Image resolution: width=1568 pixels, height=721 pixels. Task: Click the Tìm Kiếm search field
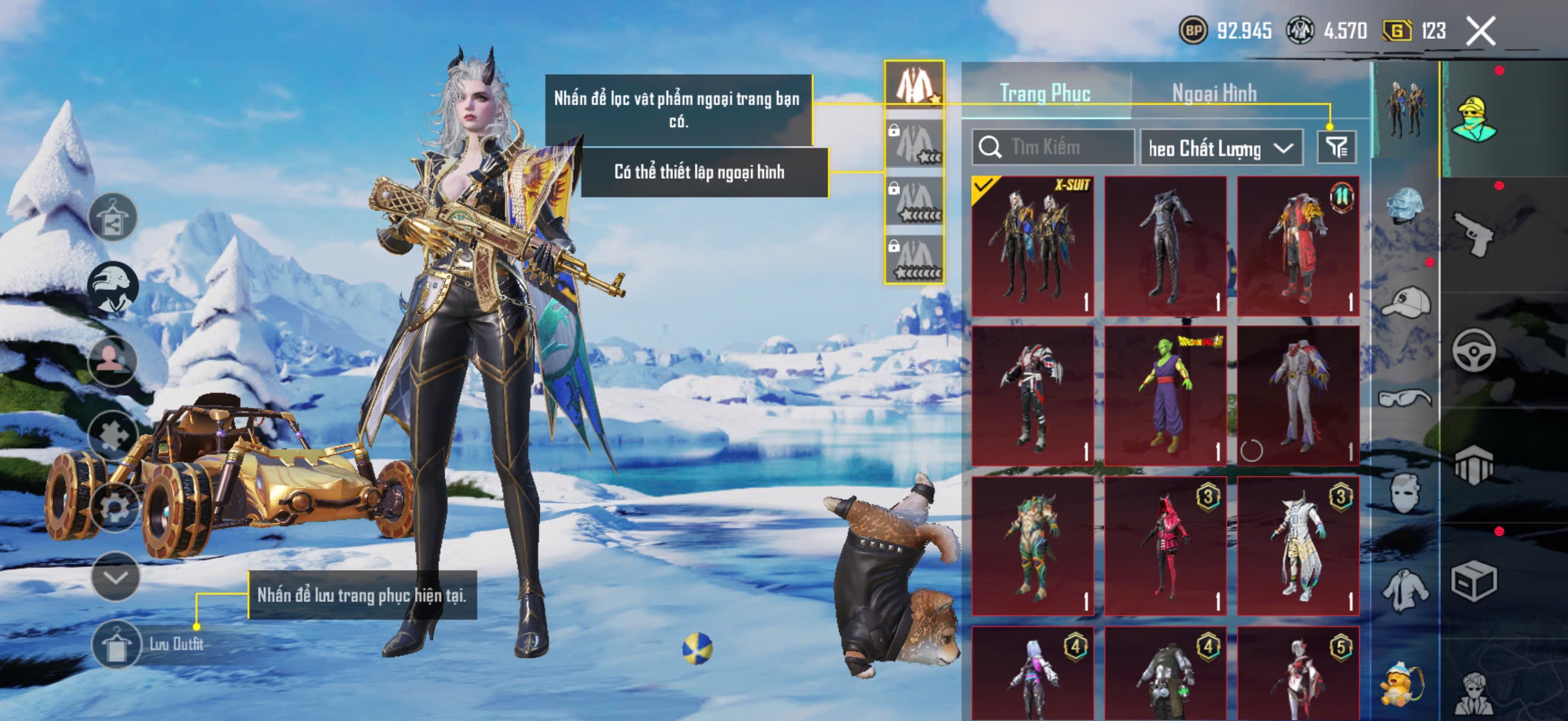(x=1053, y=147)
